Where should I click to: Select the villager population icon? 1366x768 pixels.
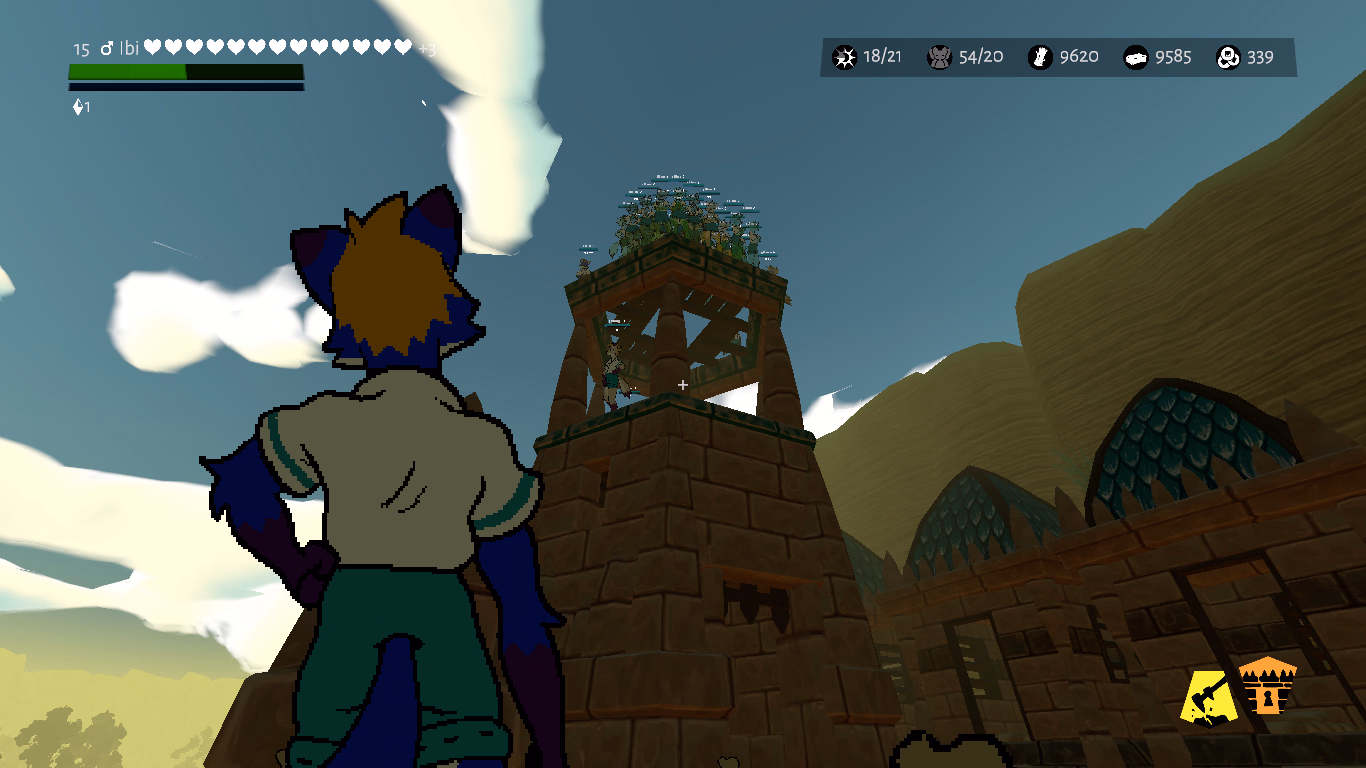(939, 57)
